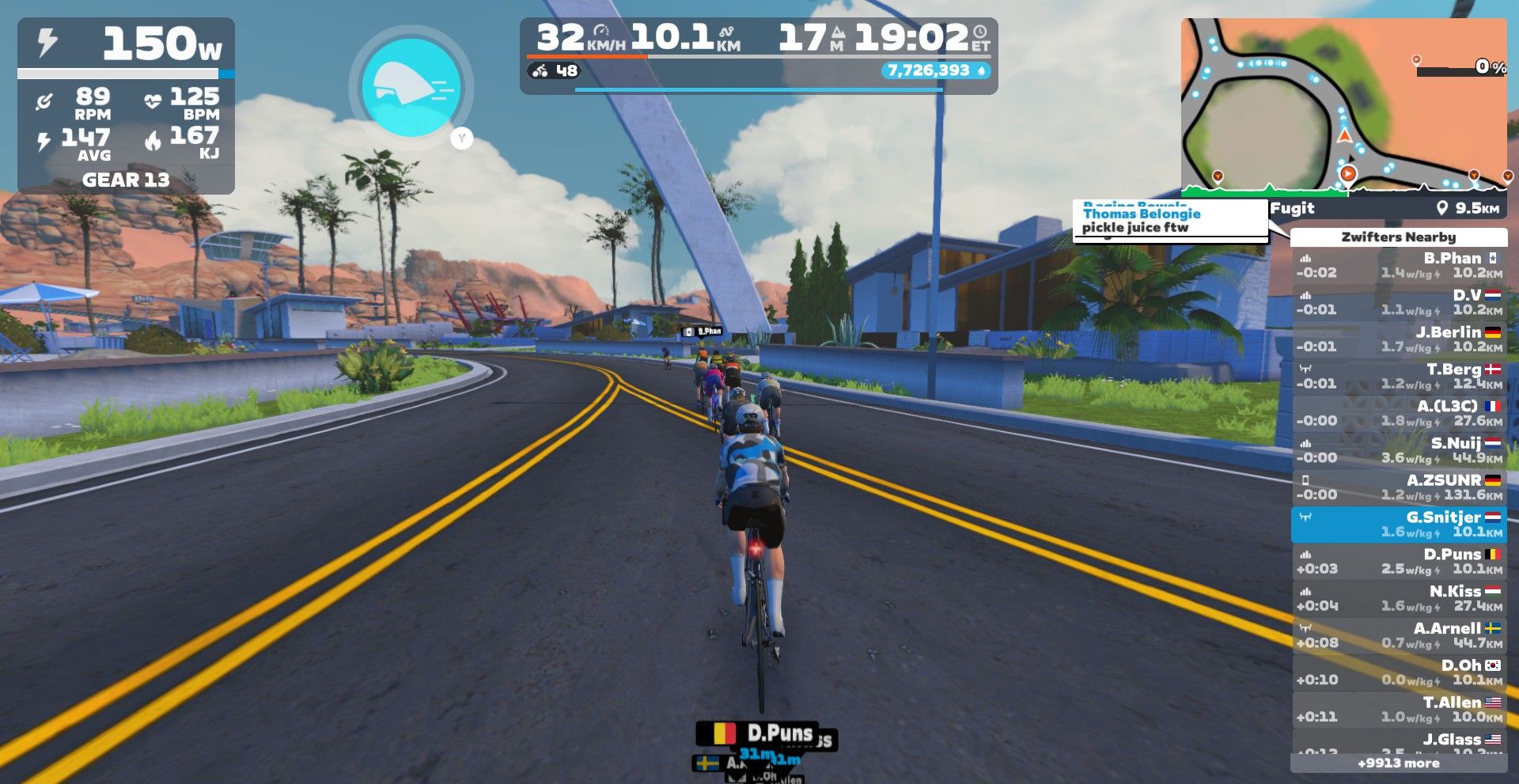Choose A.Arnell in the rider list
1519x784 pixels.
(x=1398, y=635)
